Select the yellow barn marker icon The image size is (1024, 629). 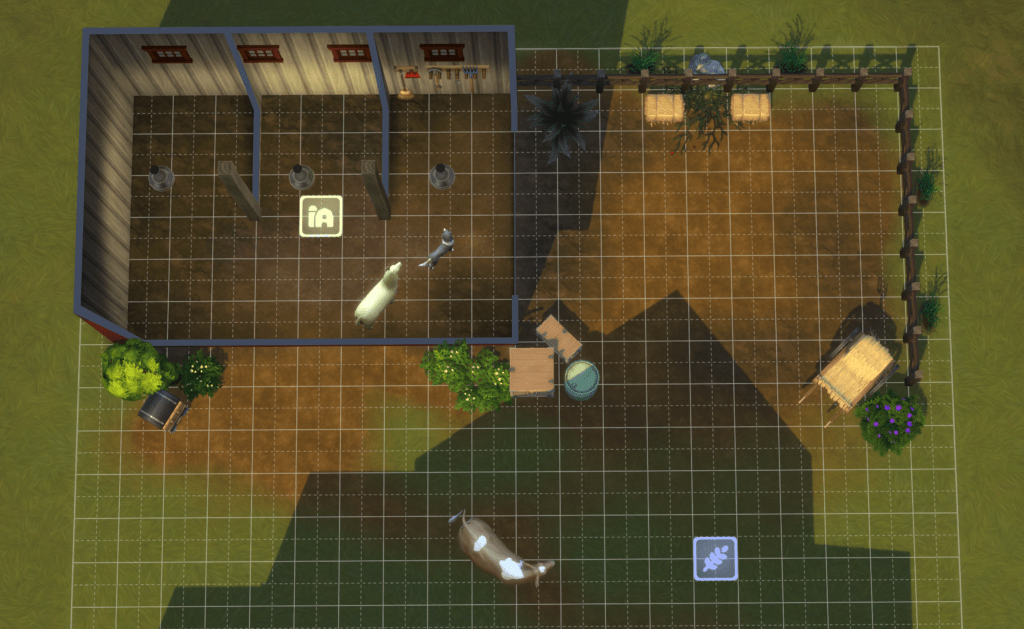(x=321, y=216)
